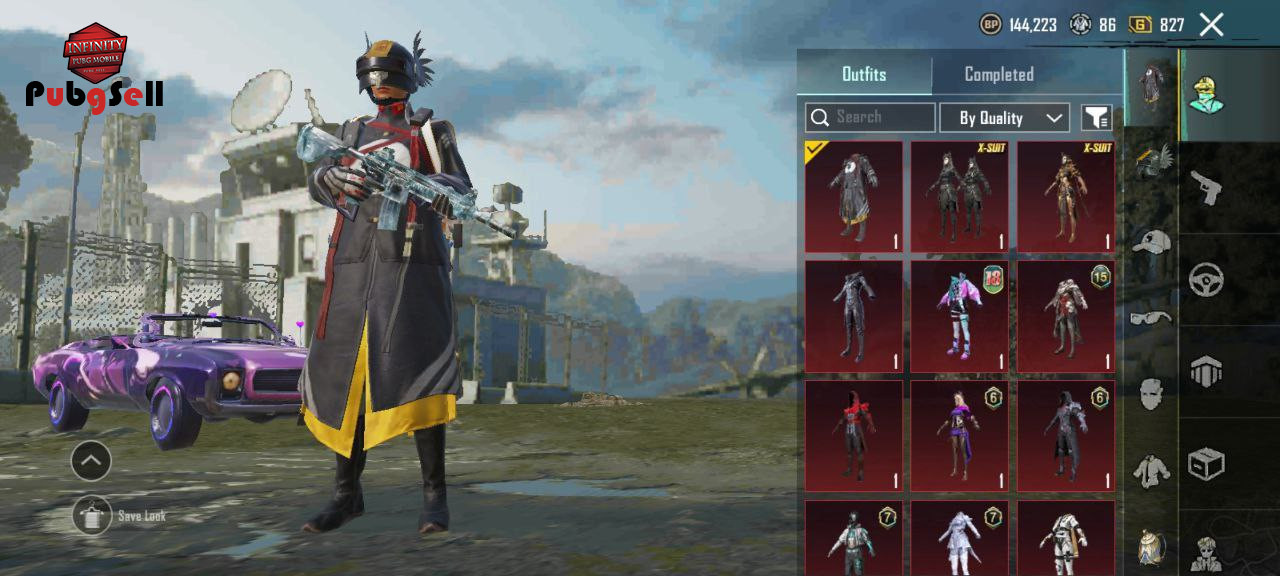Image resolution: width=1280 pixels, height=576 pixels.
Task: Pick the outfit with the 15 badge
Action: [1066, 316]
